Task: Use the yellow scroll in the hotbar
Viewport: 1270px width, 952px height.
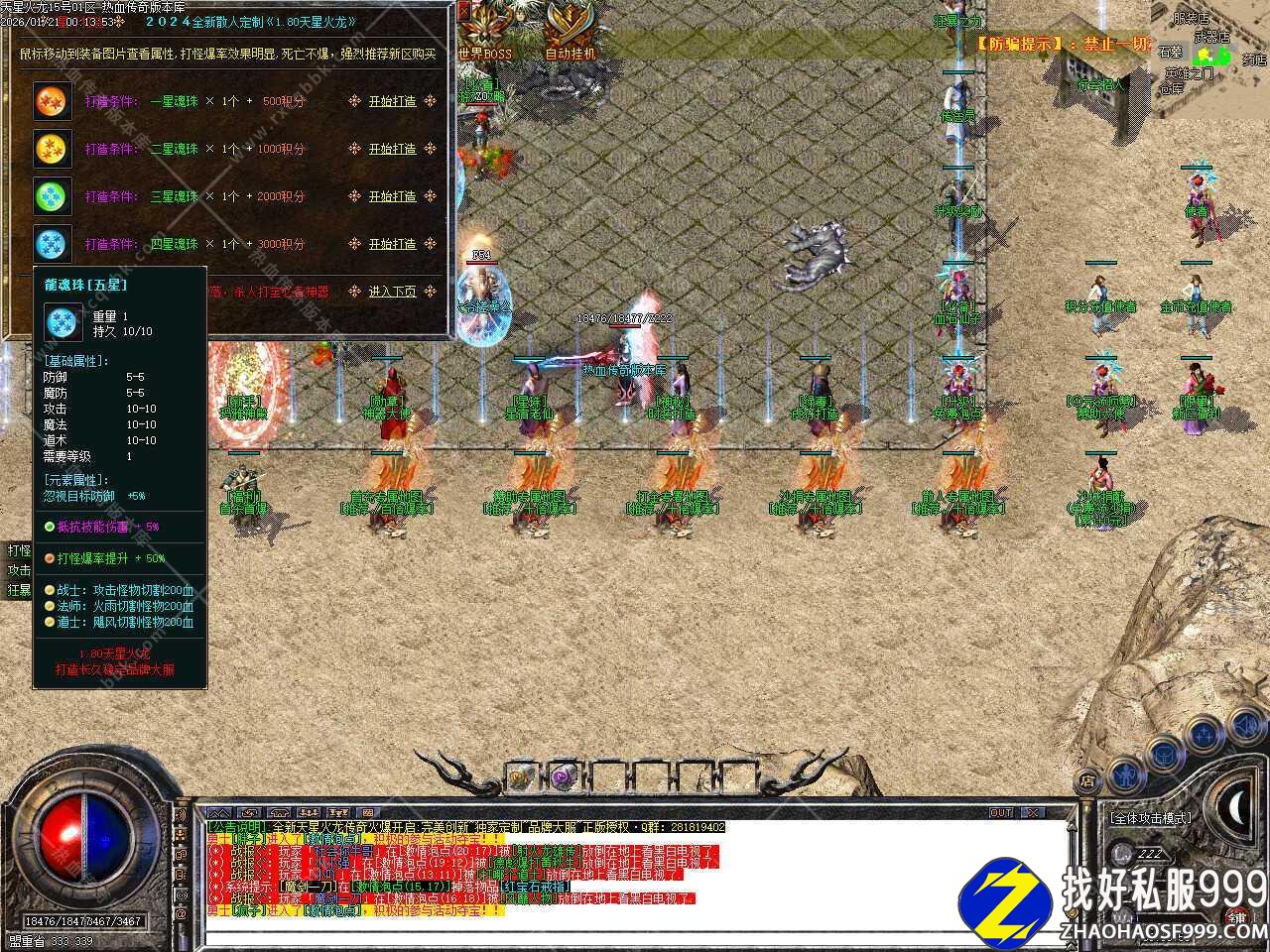Action: click(520, 776)
